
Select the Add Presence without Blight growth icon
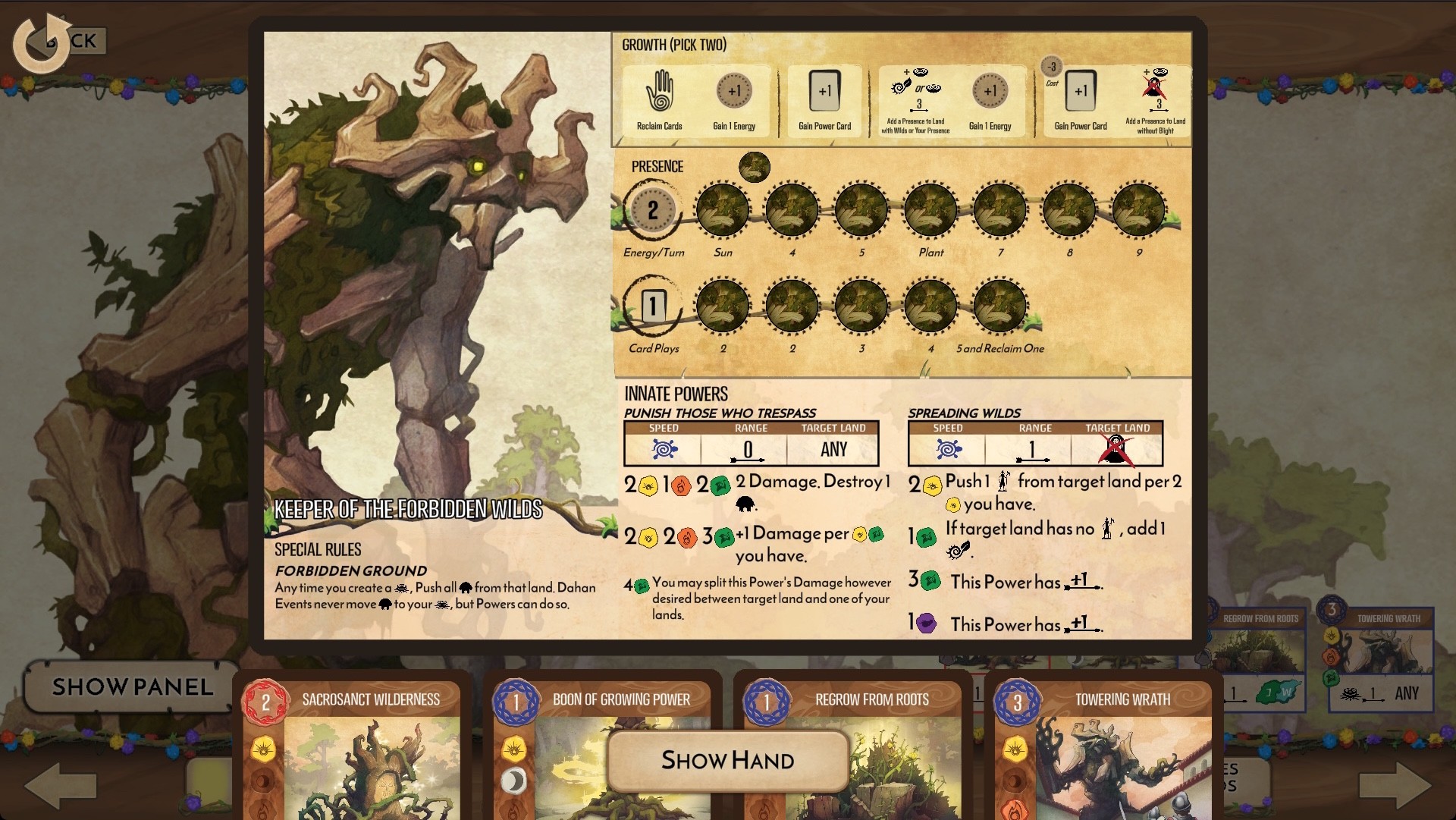[1156, 95]
